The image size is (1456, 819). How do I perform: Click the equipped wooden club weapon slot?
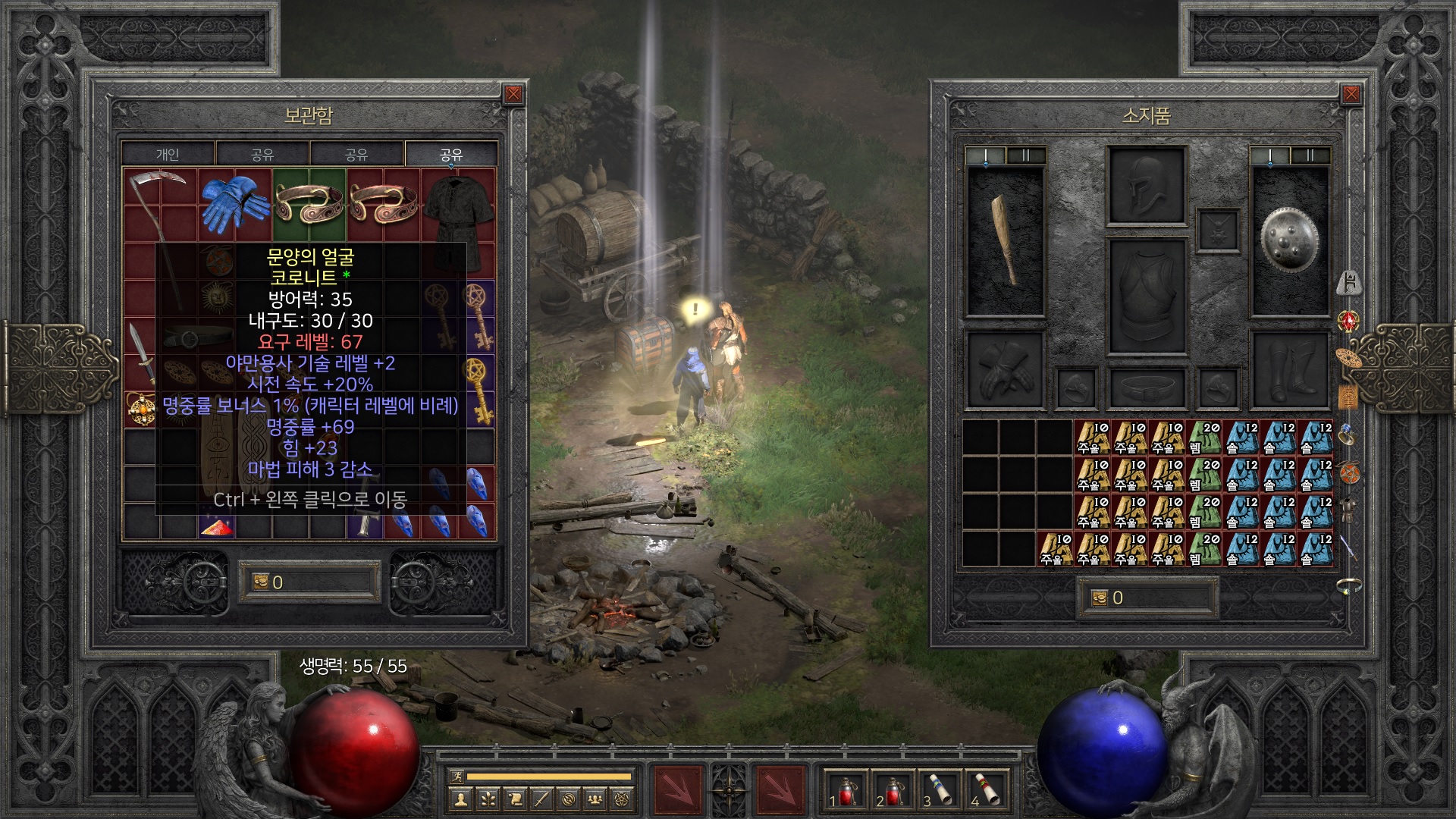[1006, 240]
